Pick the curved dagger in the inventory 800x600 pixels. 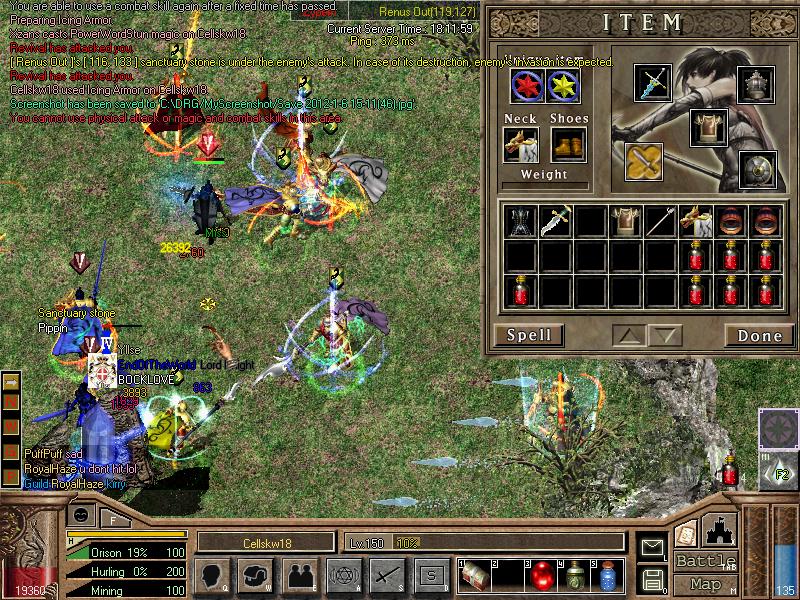tap(555, 222)
